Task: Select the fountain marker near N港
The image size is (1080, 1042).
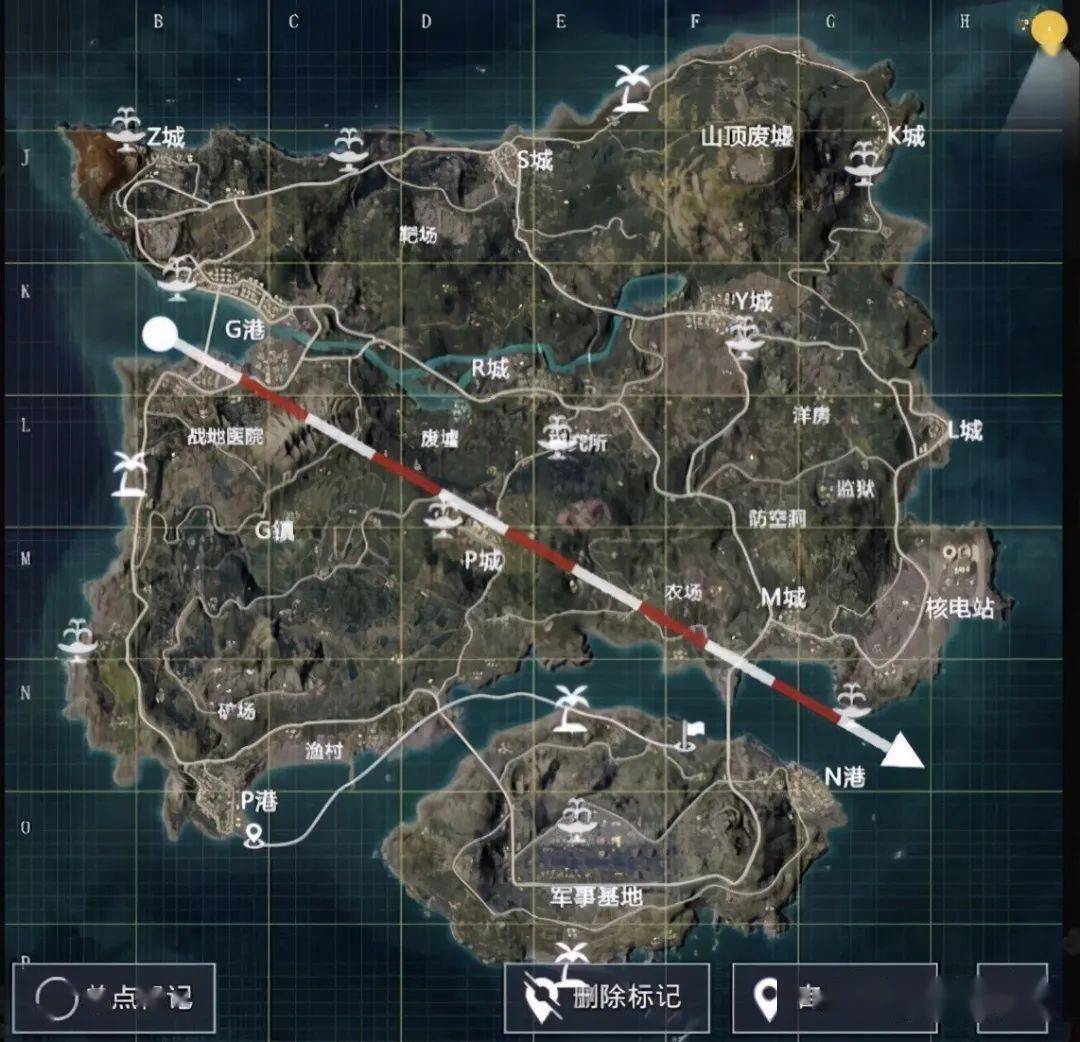Action: 852,699
